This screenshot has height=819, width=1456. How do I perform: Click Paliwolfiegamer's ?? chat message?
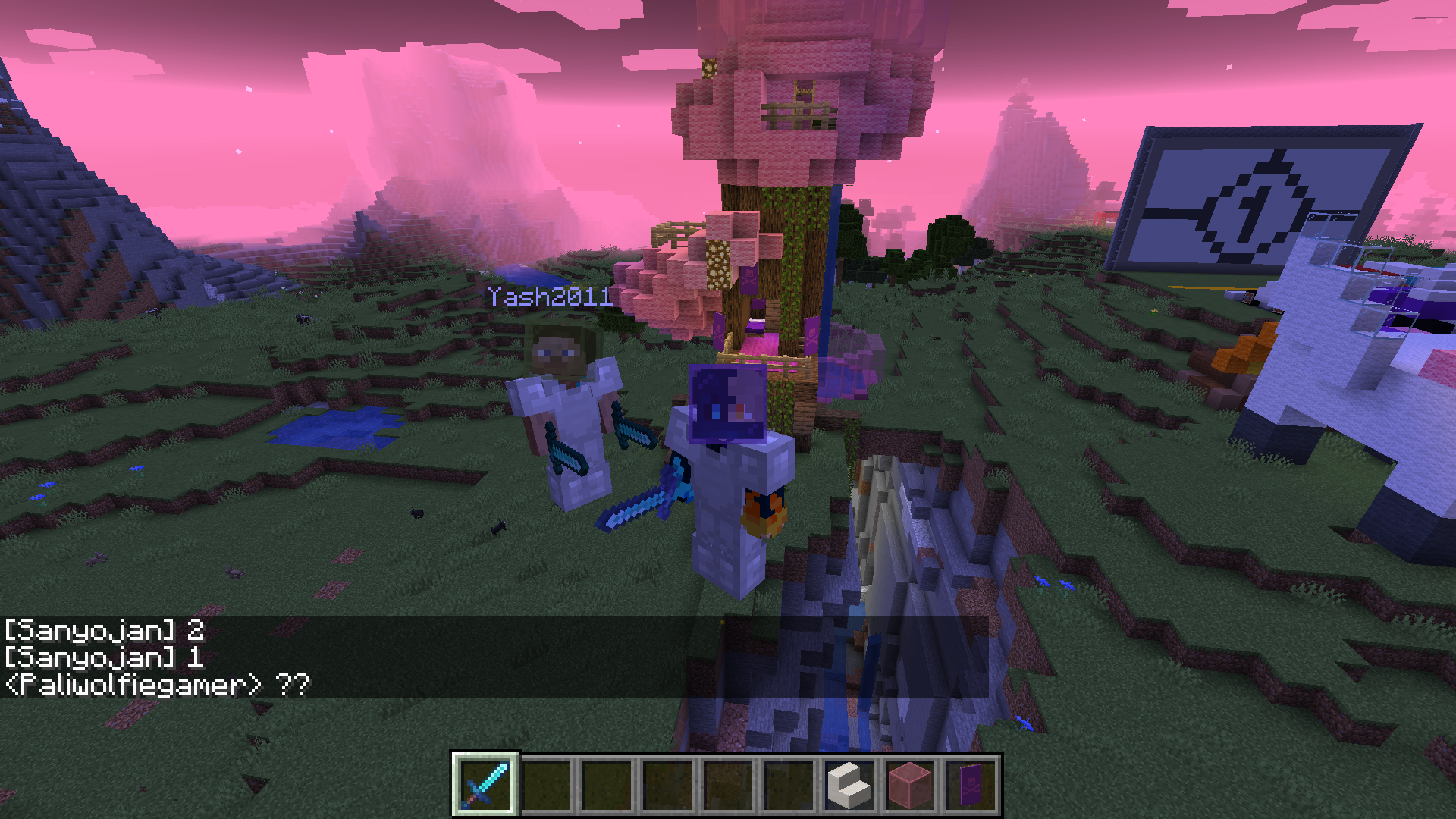[155, 685]
